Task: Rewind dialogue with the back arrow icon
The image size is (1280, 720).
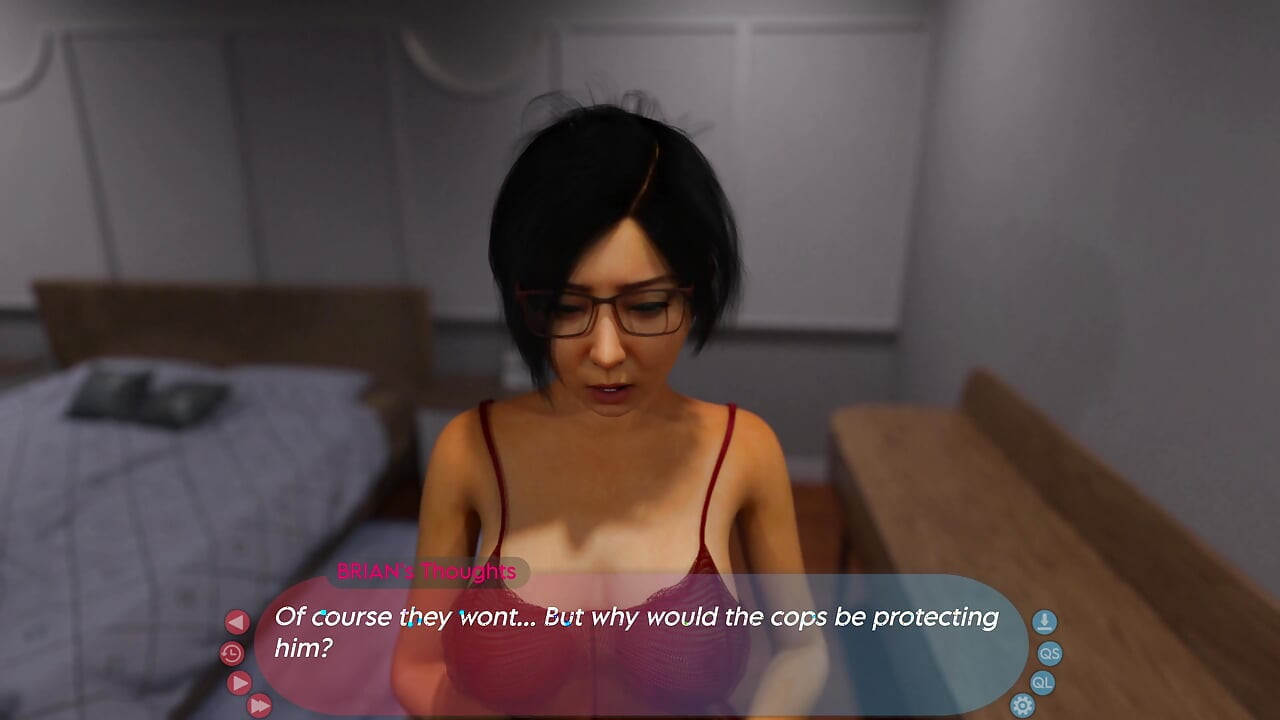Action: click(x=237, y=621)
